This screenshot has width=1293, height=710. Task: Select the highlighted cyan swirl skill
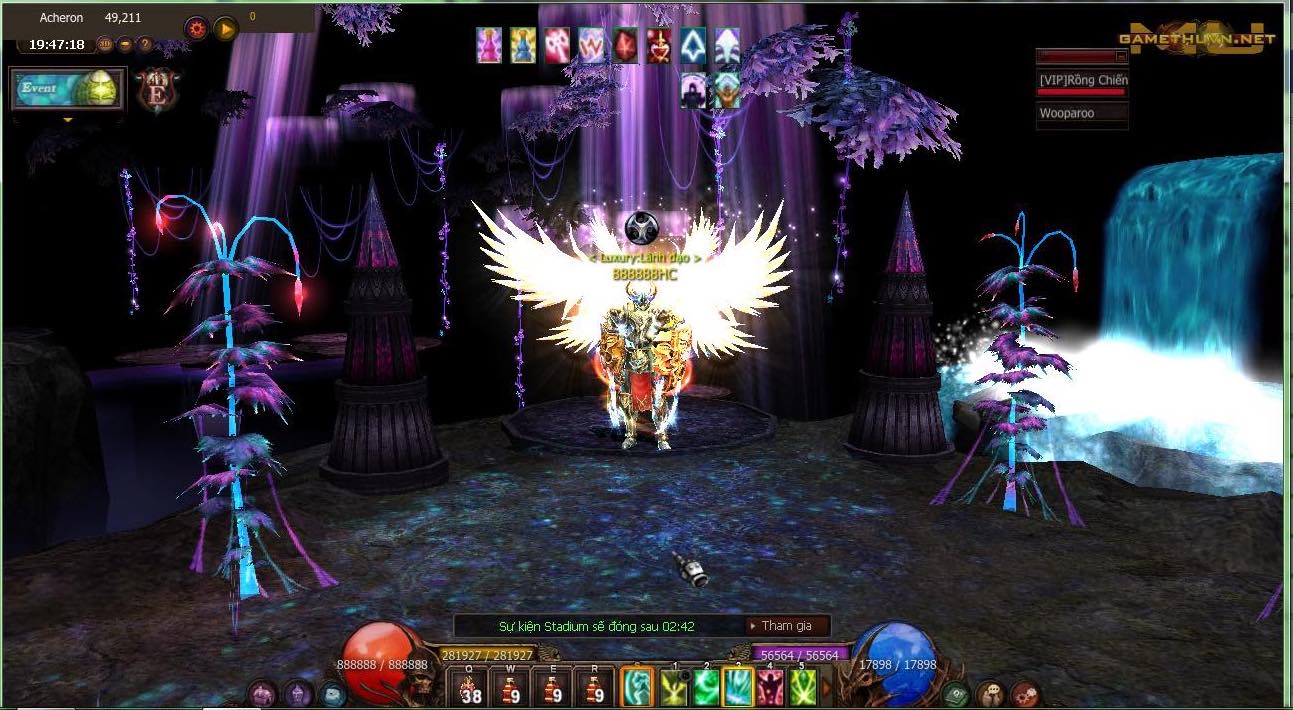pos(637,688)
